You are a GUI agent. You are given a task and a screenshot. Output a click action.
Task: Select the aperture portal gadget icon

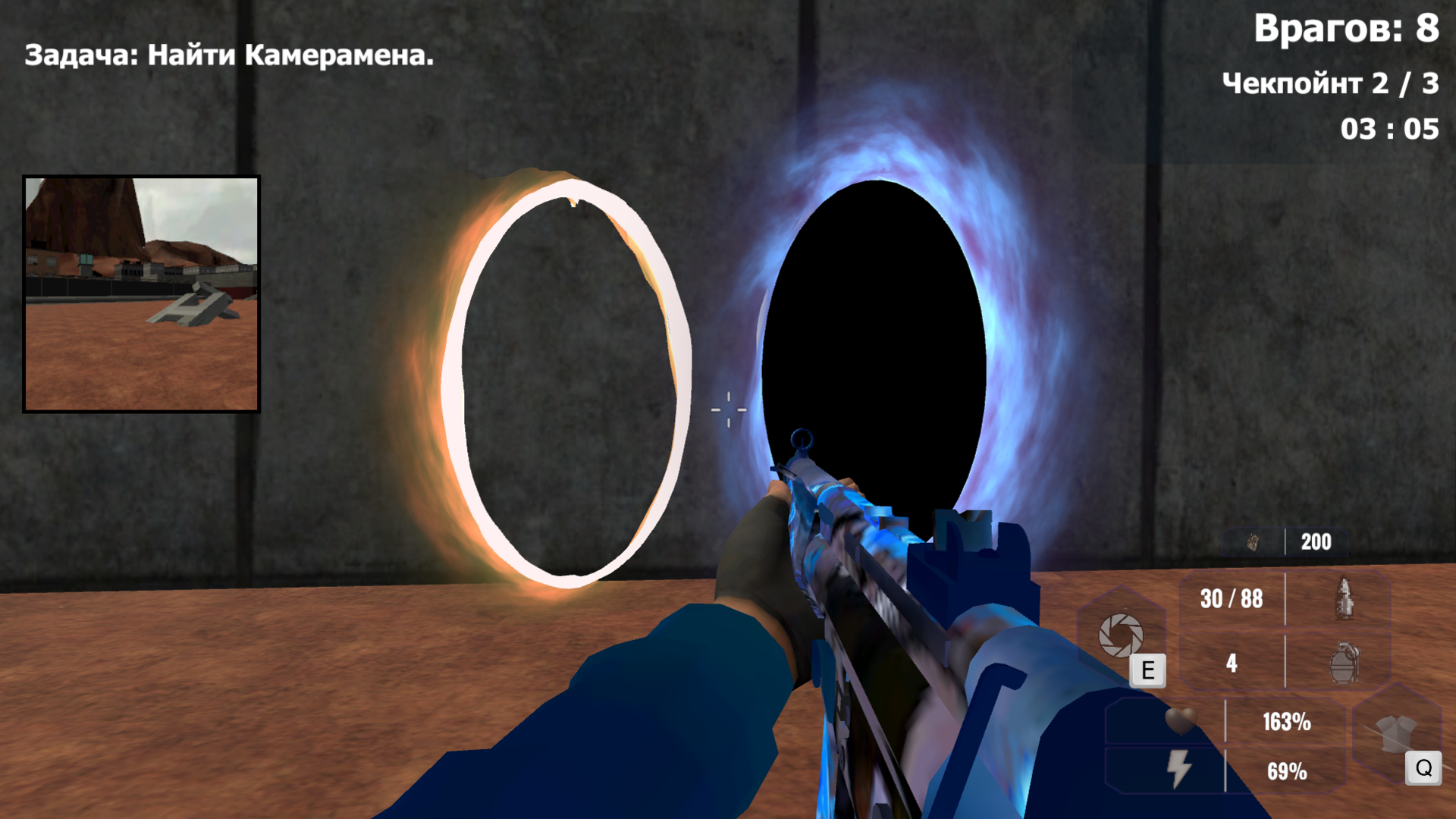click(1122, 635)
